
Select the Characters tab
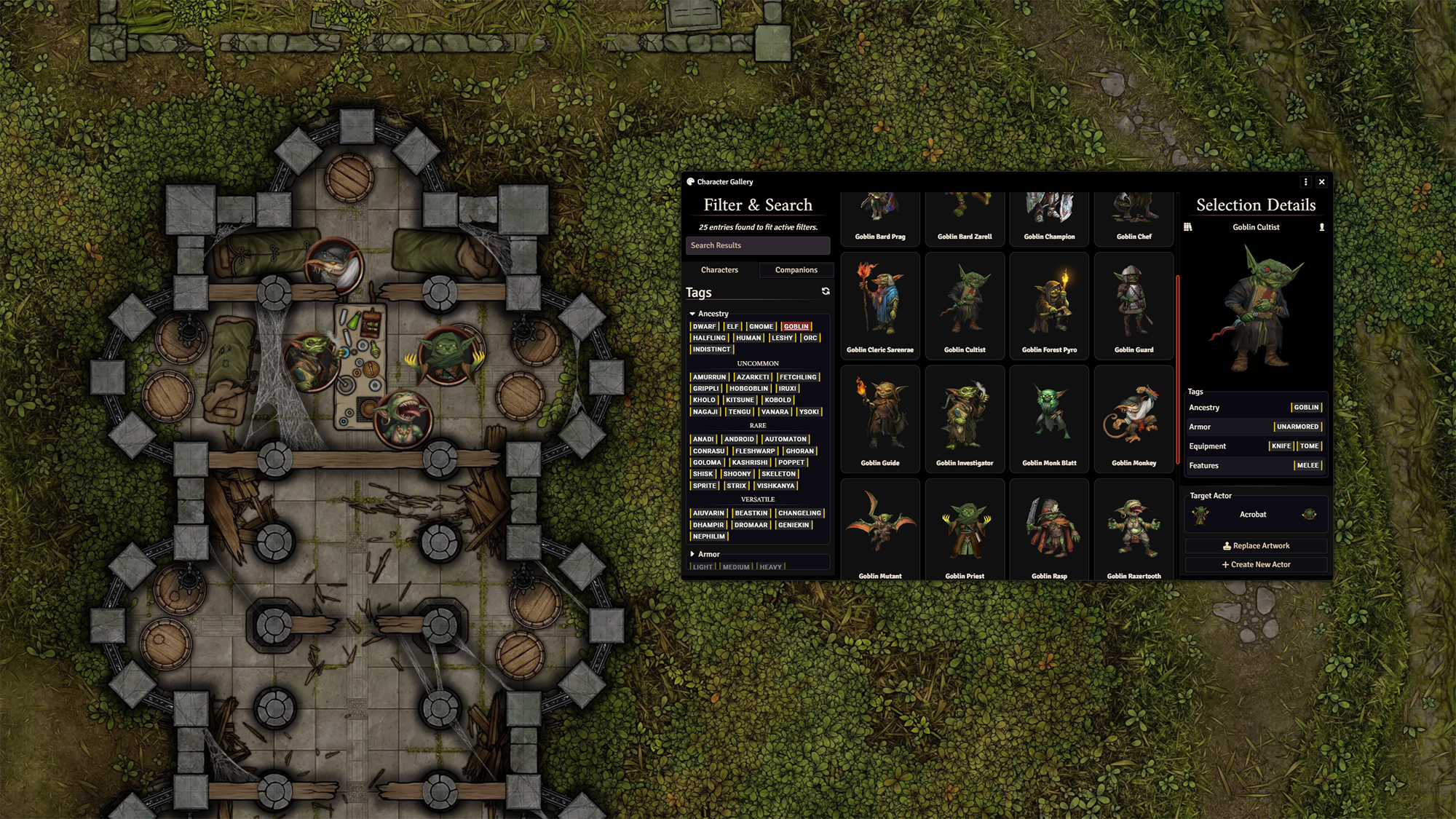click(x=719, y=270)
